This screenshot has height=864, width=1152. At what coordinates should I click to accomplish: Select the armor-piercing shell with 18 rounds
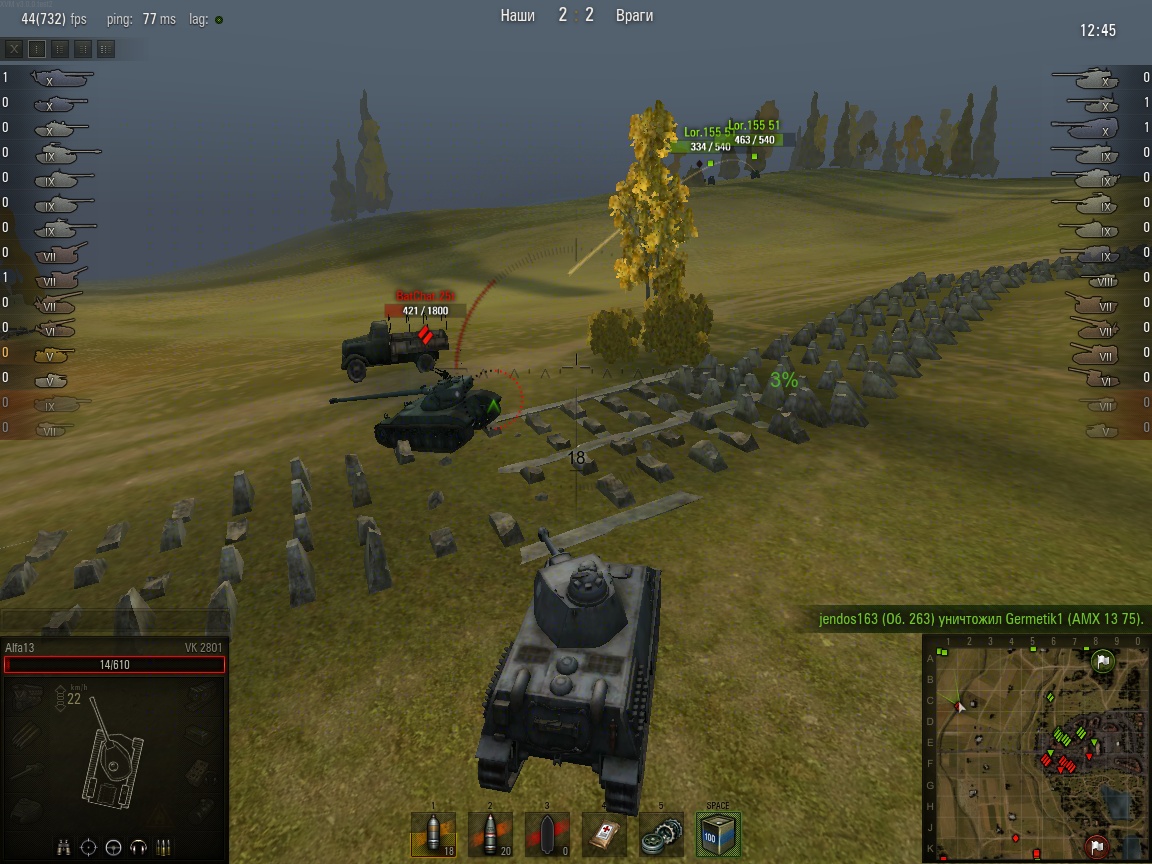[433, 834]
